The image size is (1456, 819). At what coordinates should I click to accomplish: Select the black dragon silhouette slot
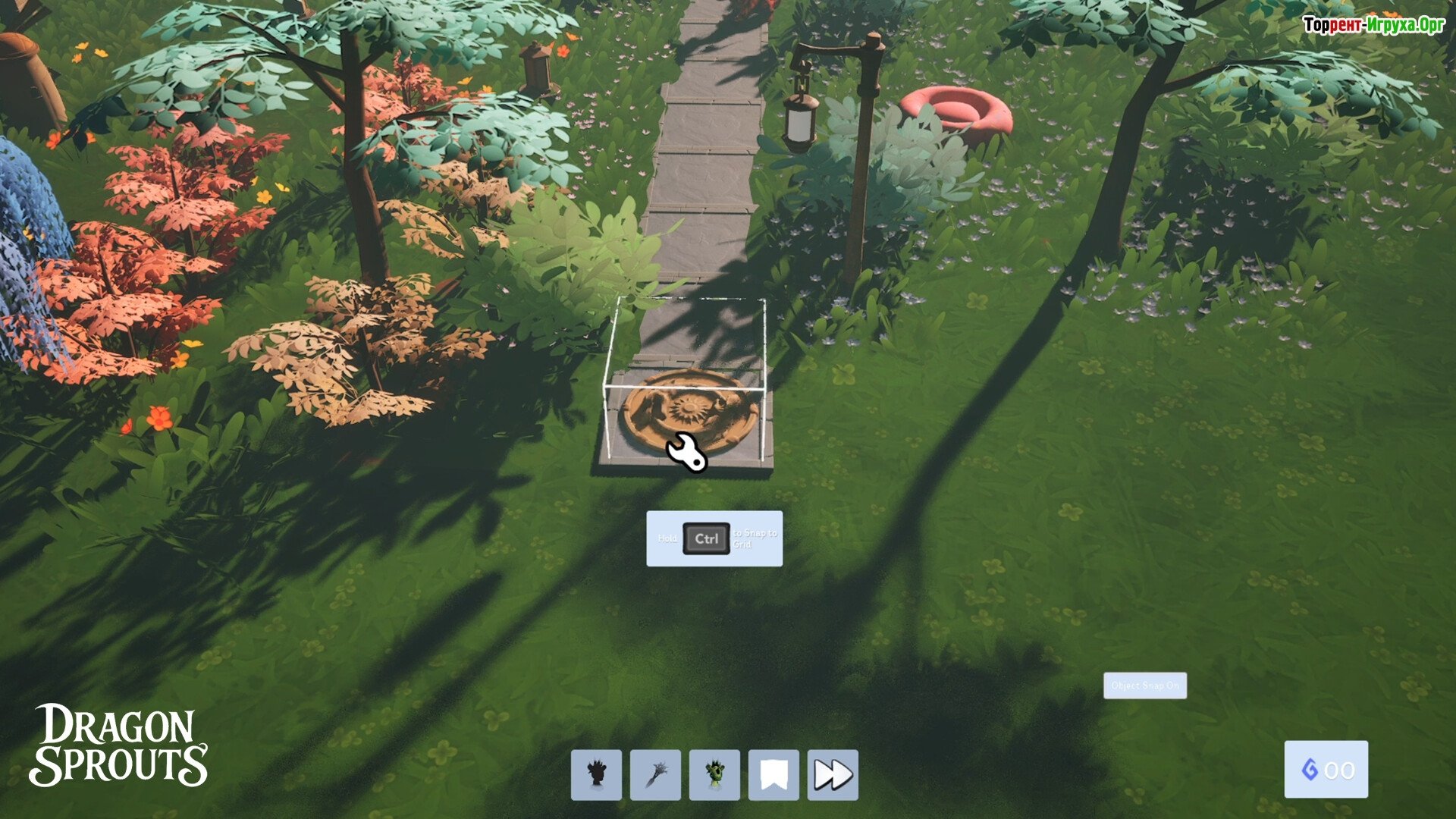click(x=596, y=774)
